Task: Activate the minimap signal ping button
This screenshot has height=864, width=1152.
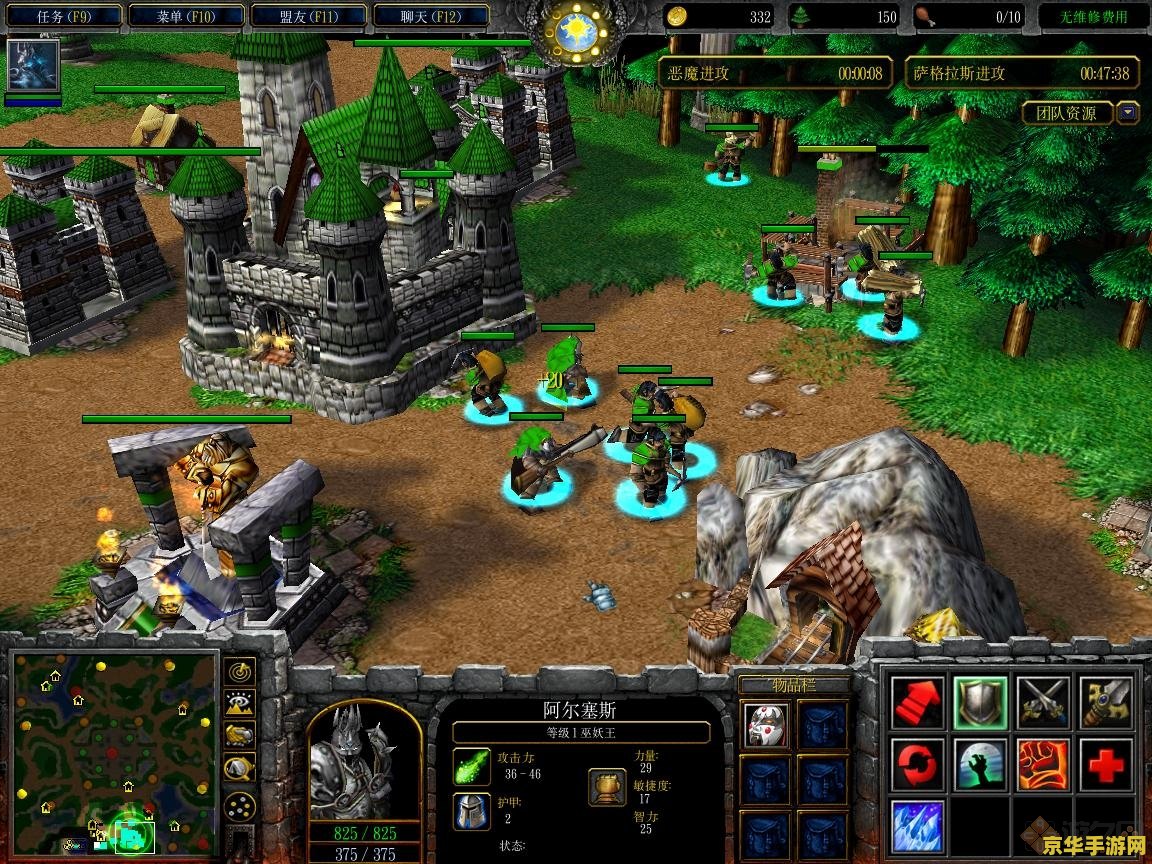Action: 240,672
